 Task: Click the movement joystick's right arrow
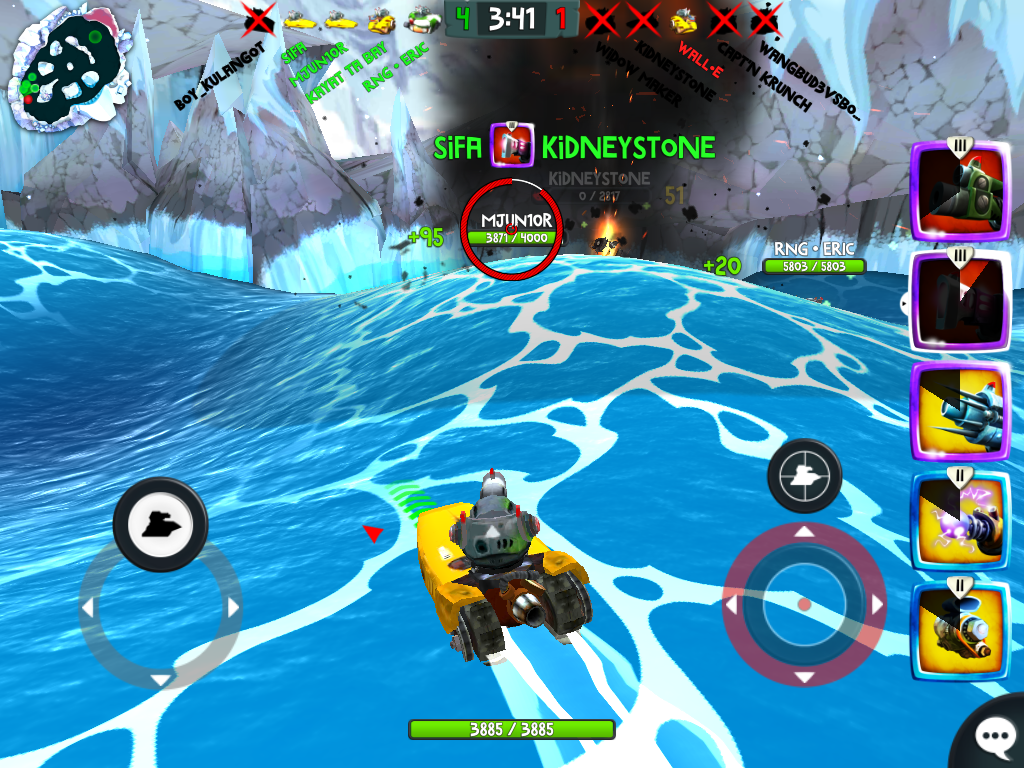tap(233, 607)
